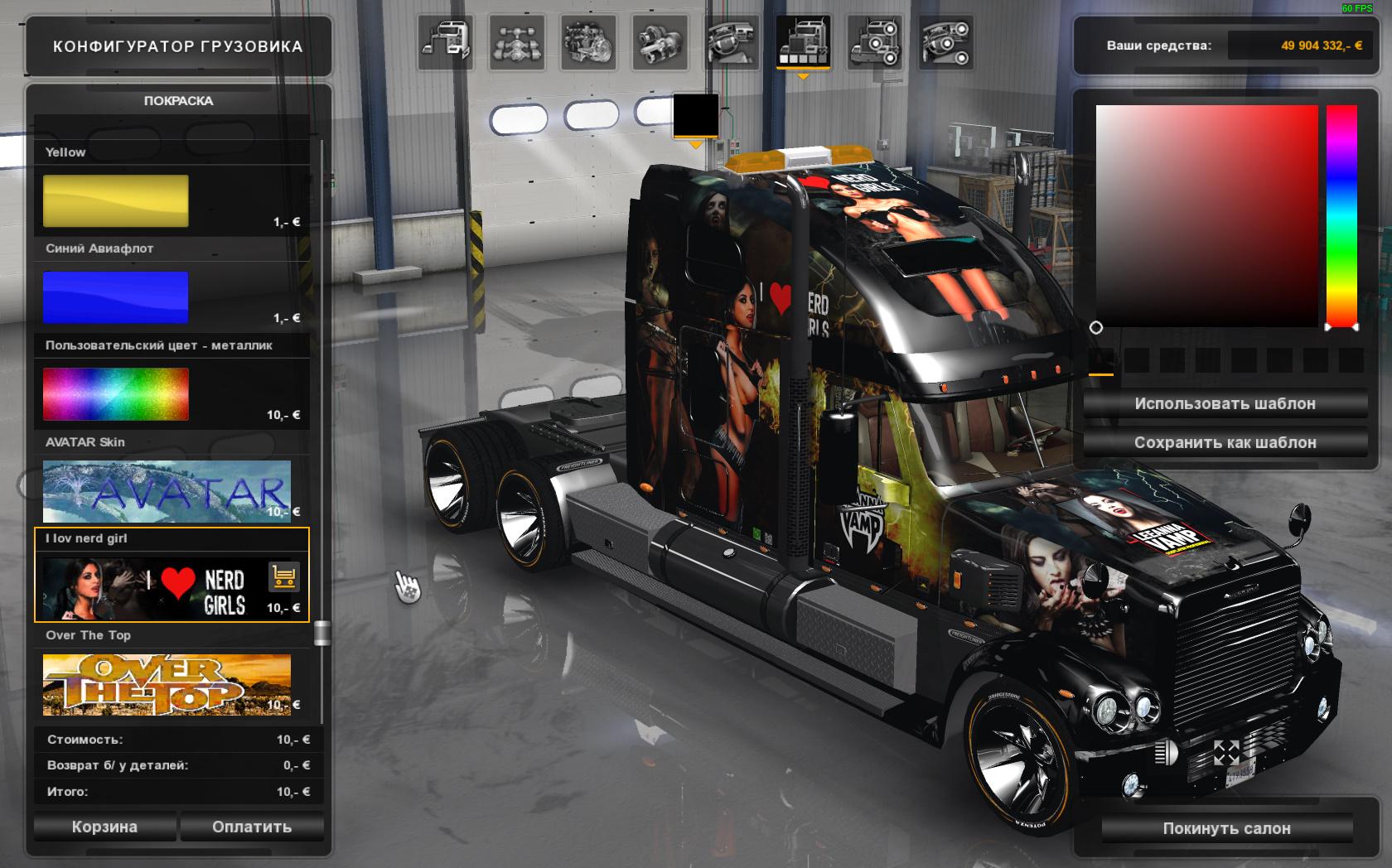Open the interior accessories tab
Screen dimensions: 1392x868
click(945, 41)
